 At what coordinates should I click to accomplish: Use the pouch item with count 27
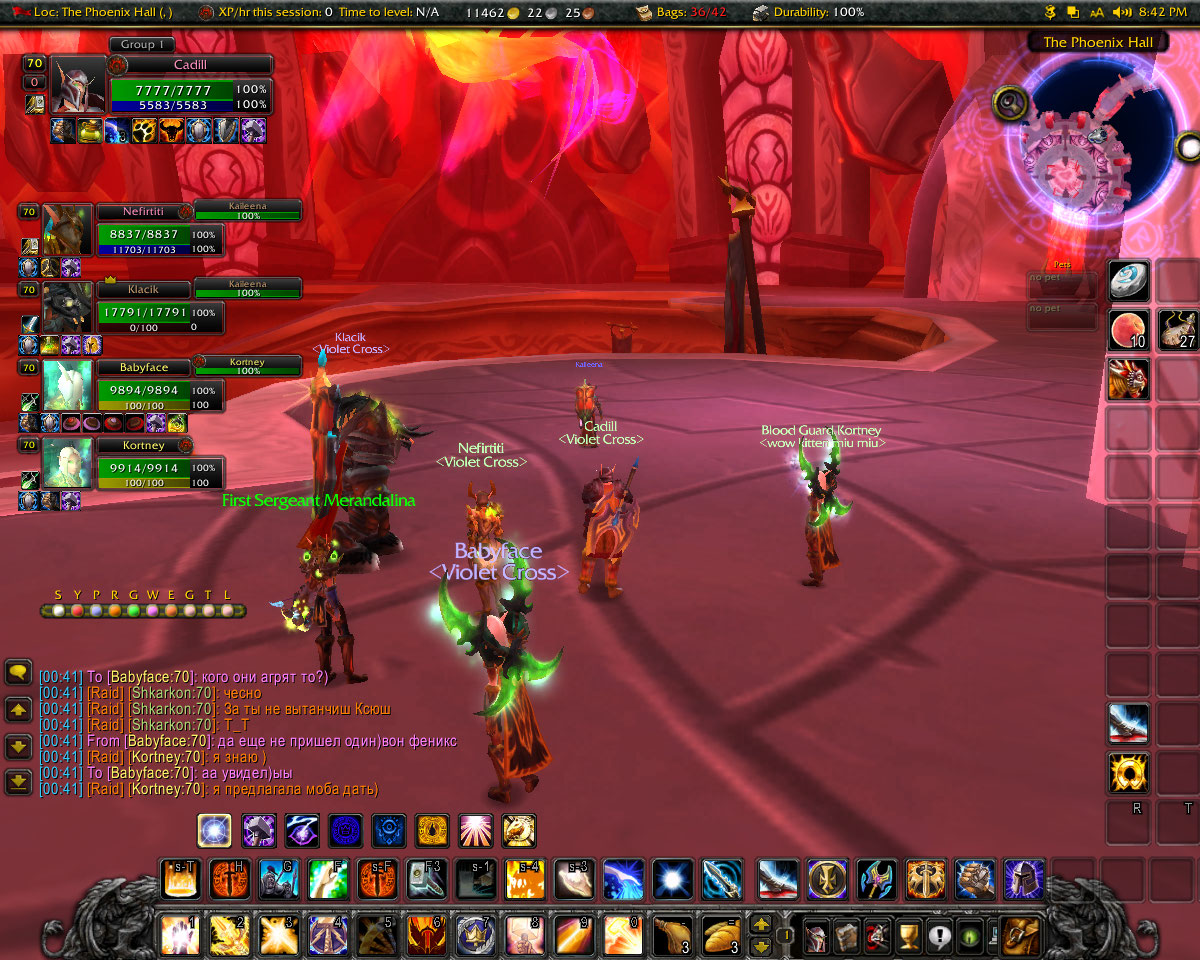point(1178,330)
